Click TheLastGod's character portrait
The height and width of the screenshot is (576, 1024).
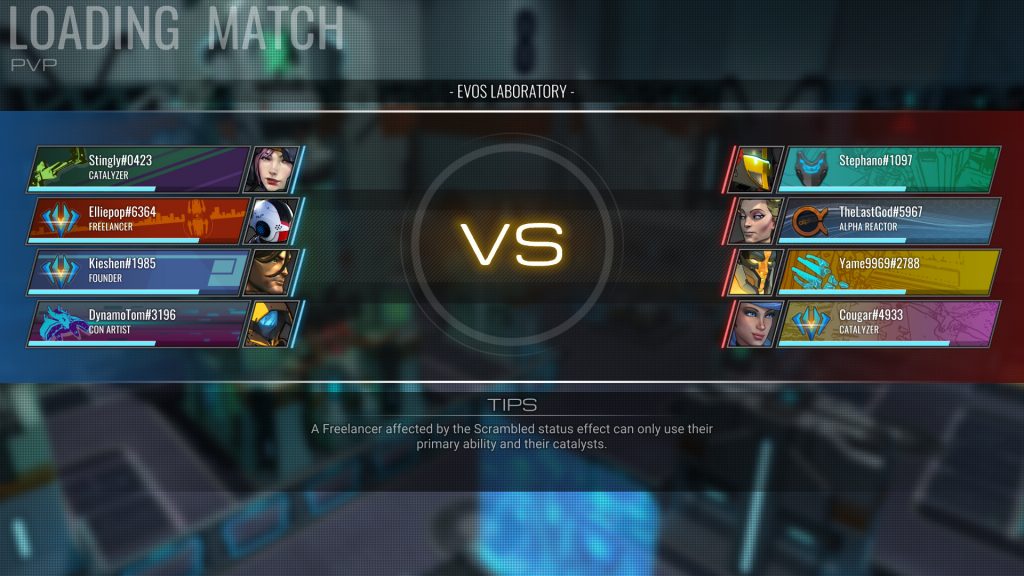(x=754, y=221)
